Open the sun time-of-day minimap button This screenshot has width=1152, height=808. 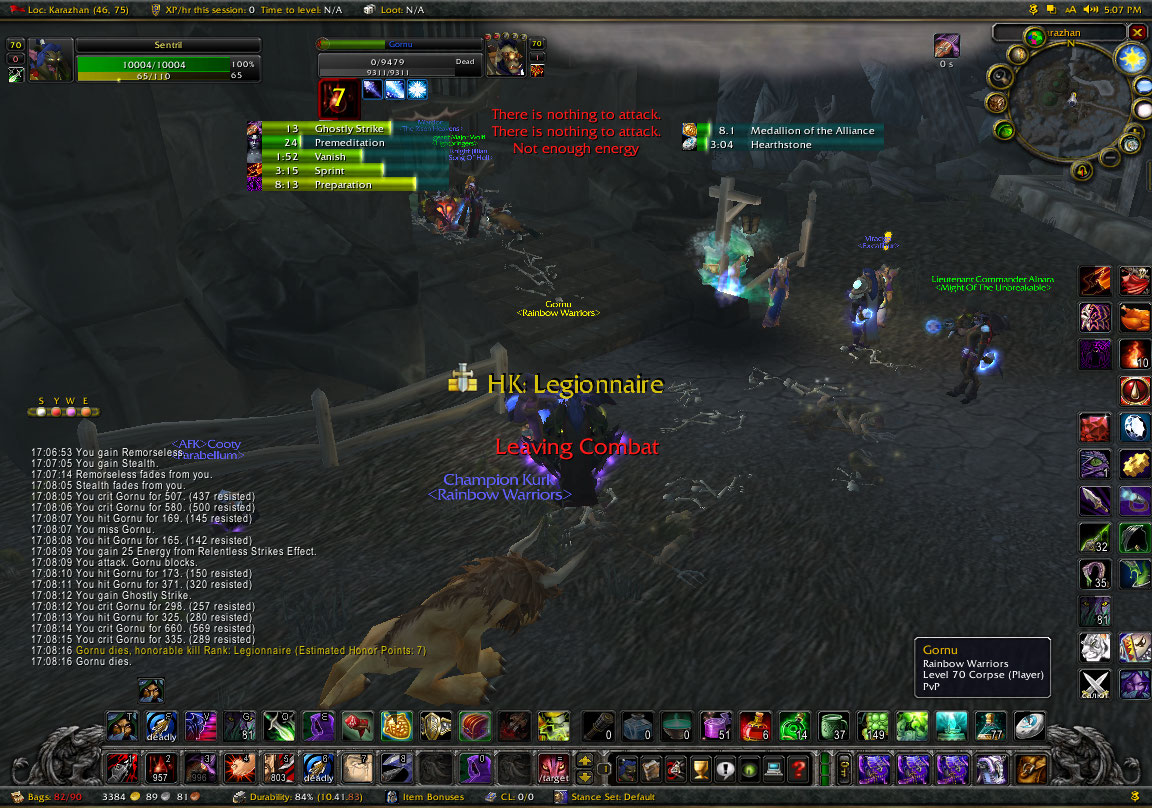[x=1130, y=58]
